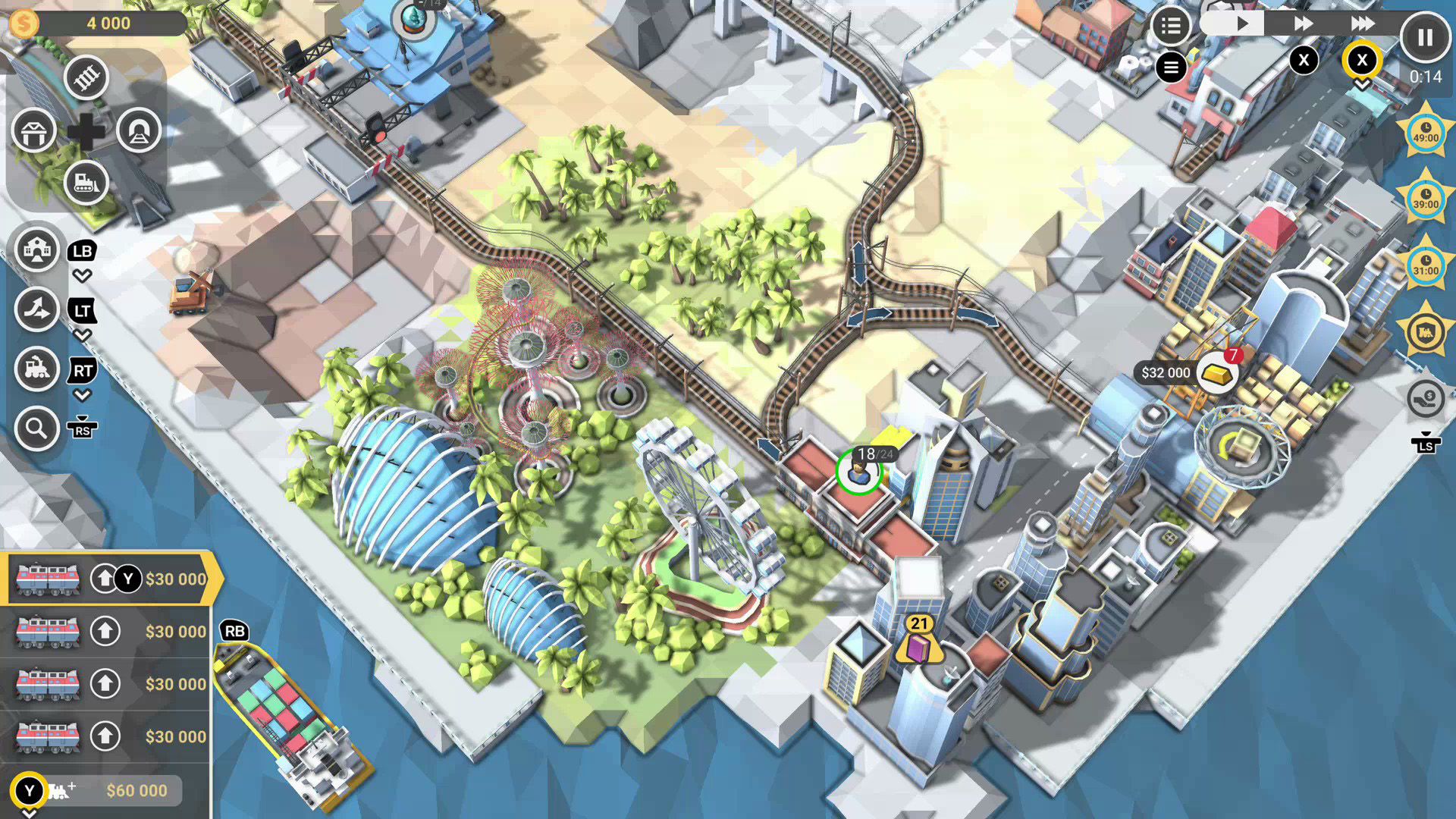Open the hamburger menu
This screenshot has height=819, width=1456.
(x=1171, y=67)
